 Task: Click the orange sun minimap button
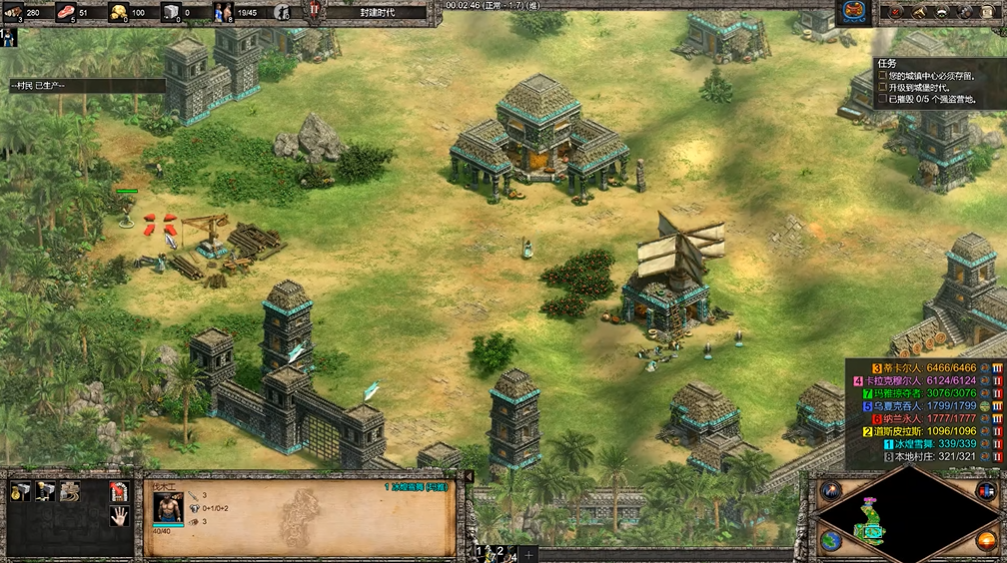point(985,541)
